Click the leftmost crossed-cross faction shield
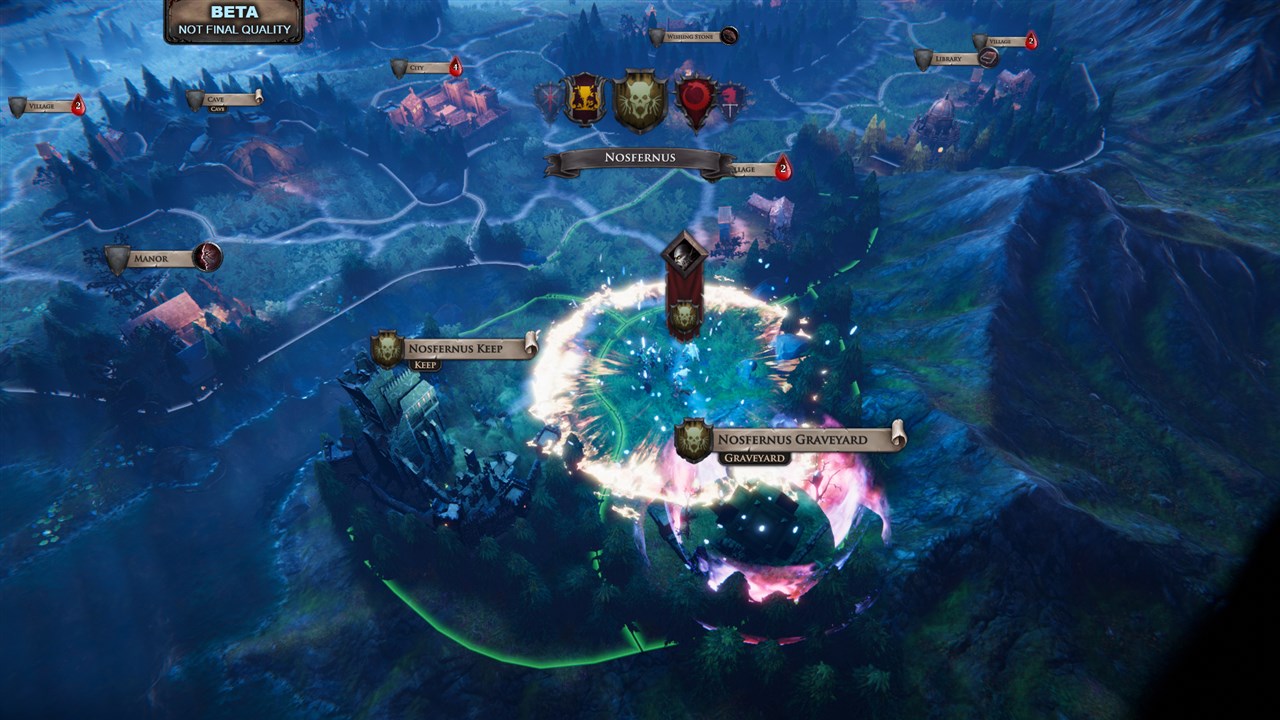The image size is (1280, 720). (x=549, y=98)
